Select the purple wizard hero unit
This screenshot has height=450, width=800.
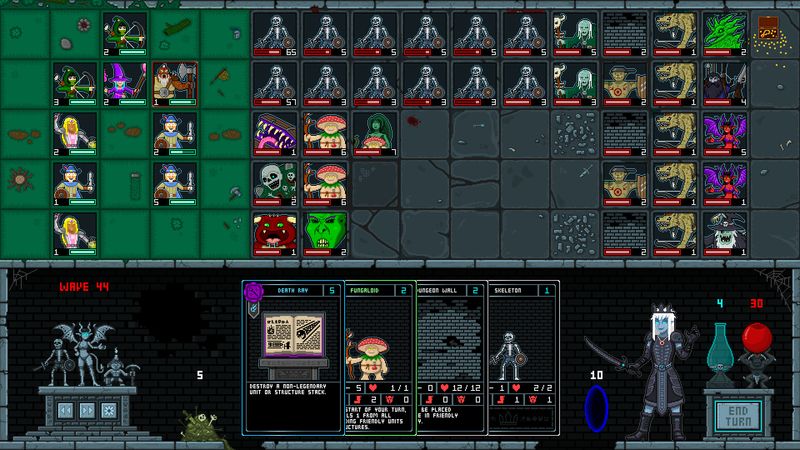125,83
